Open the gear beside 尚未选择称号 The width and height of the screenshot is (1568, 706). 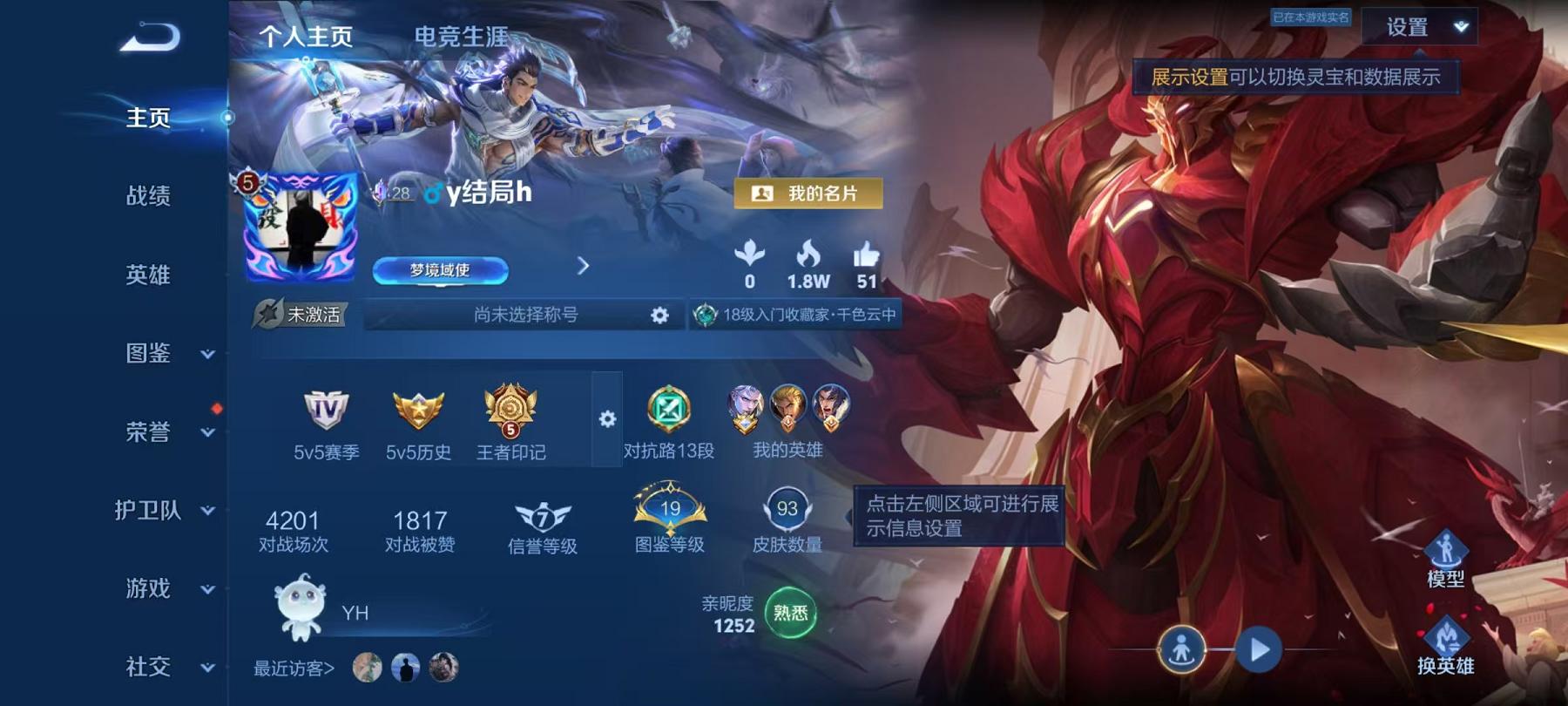tap(660, 316)
